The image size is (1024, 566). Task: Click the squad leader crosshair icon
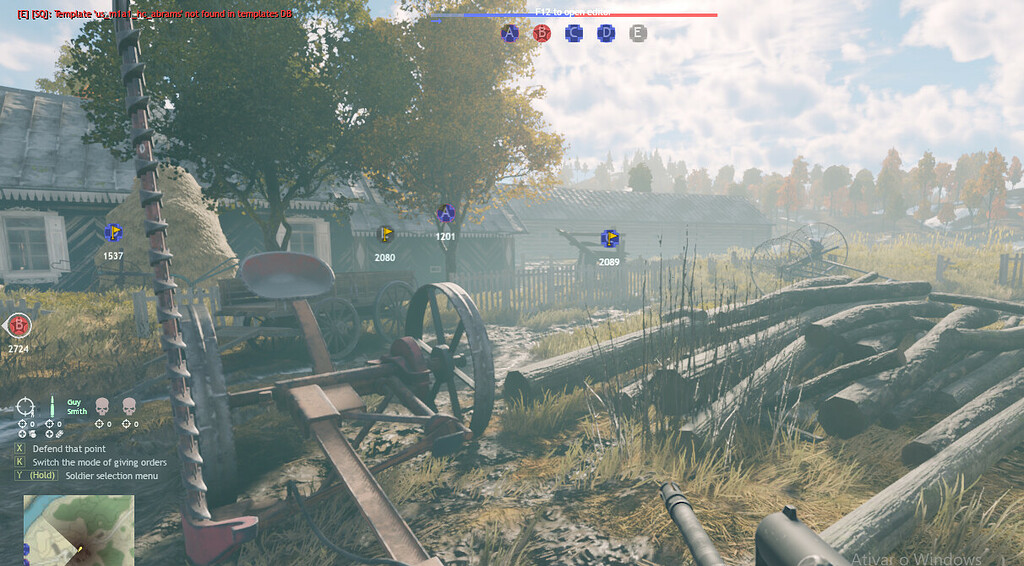tap(25, 406)
